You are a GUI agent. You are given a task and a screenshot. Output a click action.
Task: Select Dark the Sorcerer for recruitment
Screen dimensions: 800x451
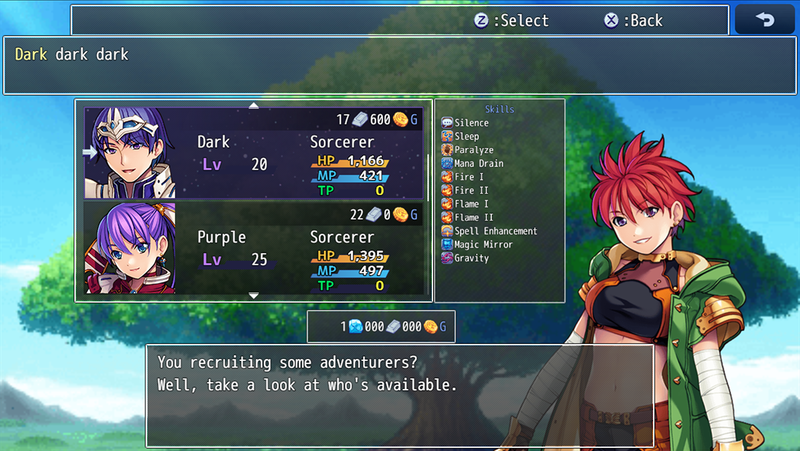[255, 152]
